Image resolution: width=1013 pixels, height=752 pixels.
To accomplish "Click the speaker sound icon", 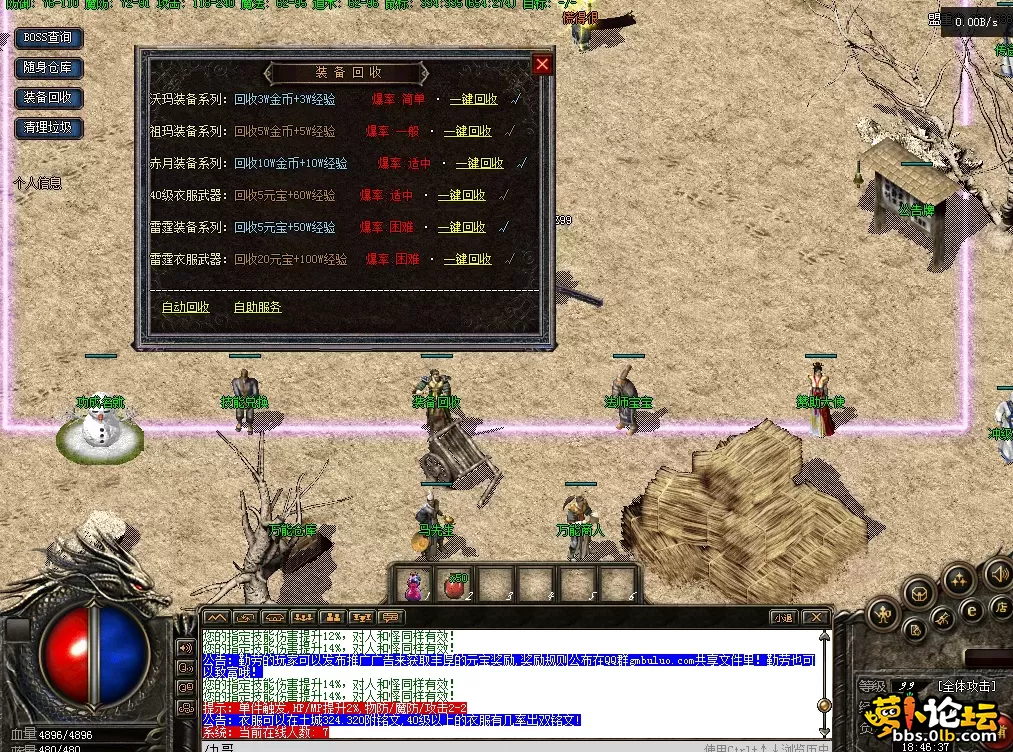I will coord(997,573).
